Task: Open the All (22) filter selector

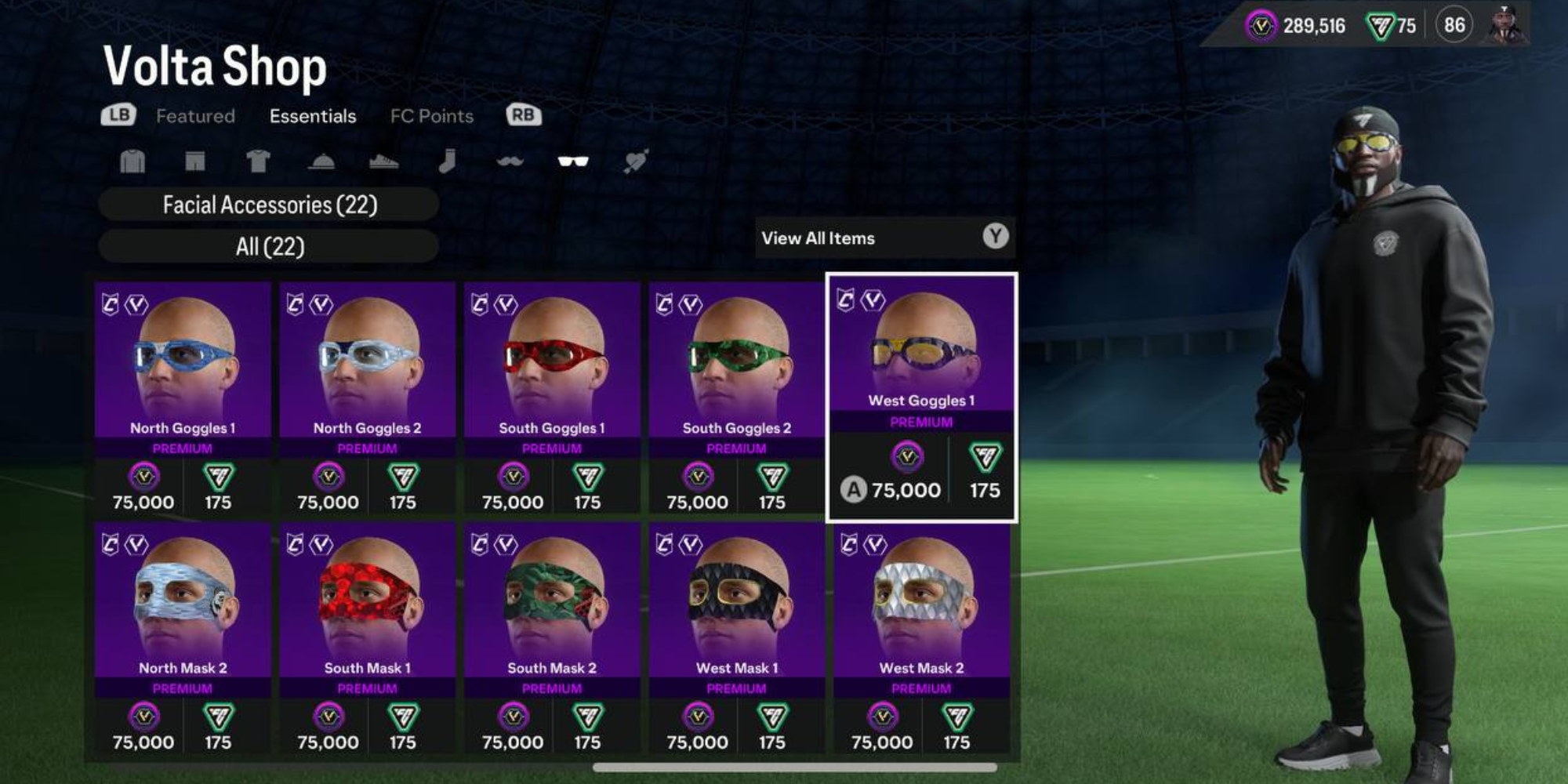Action: click(268, 245)
